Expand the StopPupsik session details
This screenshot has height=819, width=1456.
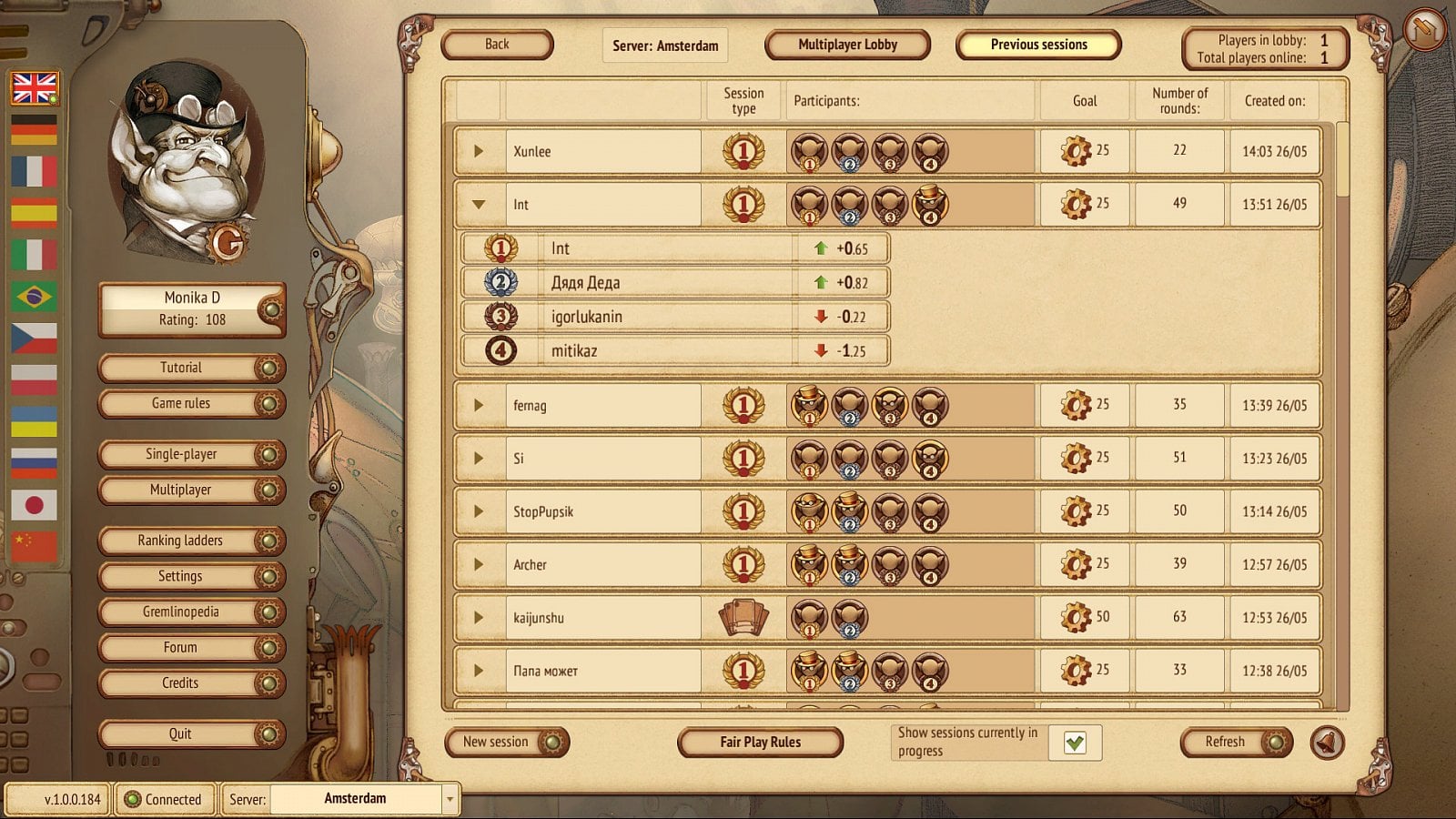pyautogui.click(x=479, y=511)
